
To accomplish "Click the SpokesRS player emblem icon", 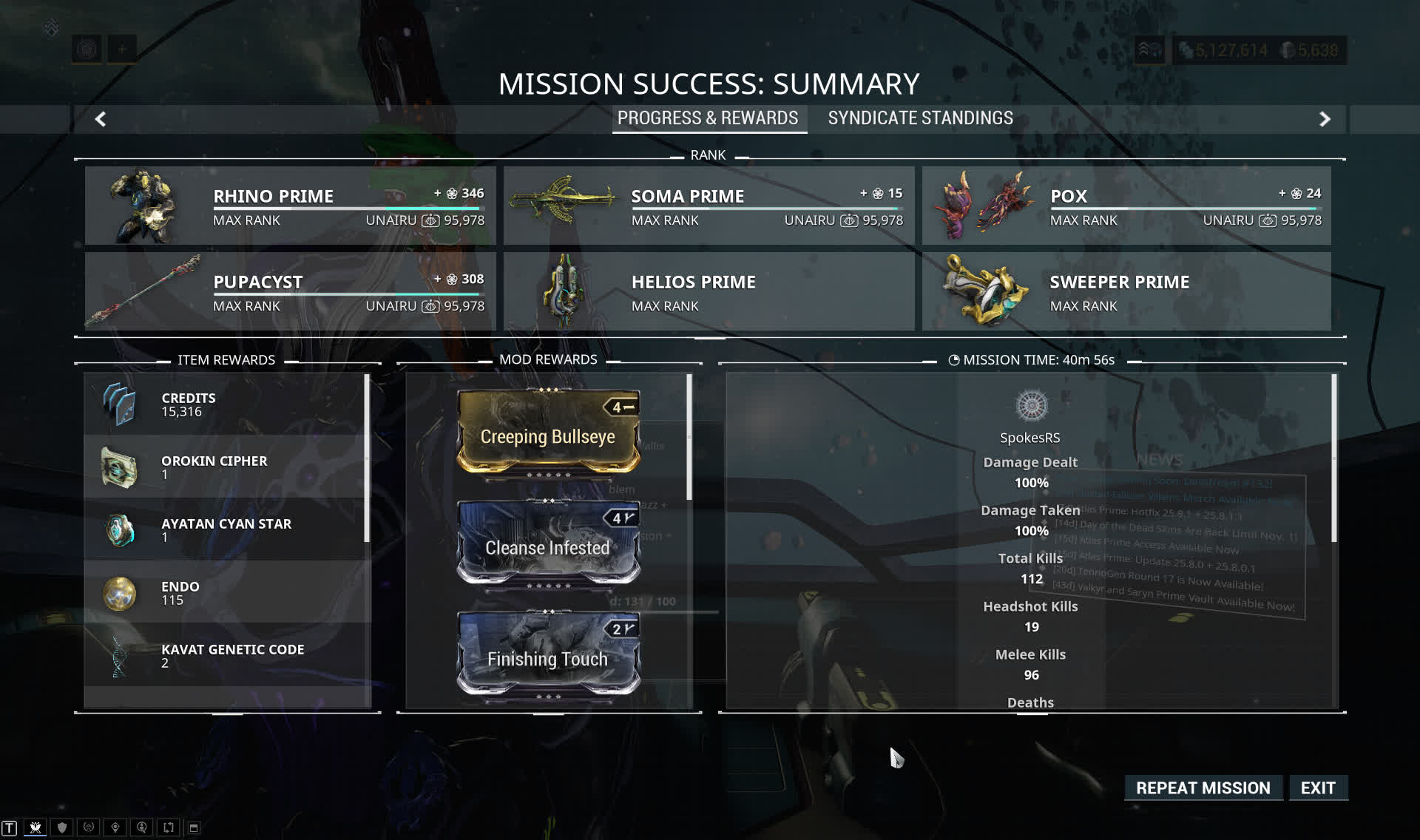I will 1031,405.
